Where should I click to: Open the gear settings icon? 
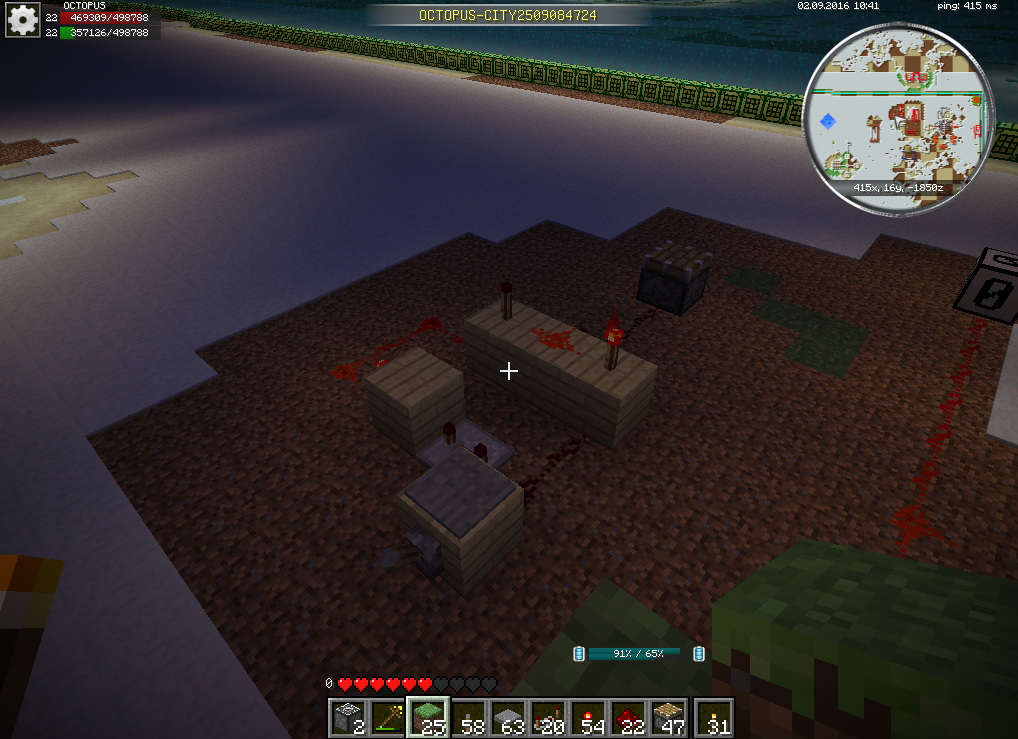pos(23,21)
